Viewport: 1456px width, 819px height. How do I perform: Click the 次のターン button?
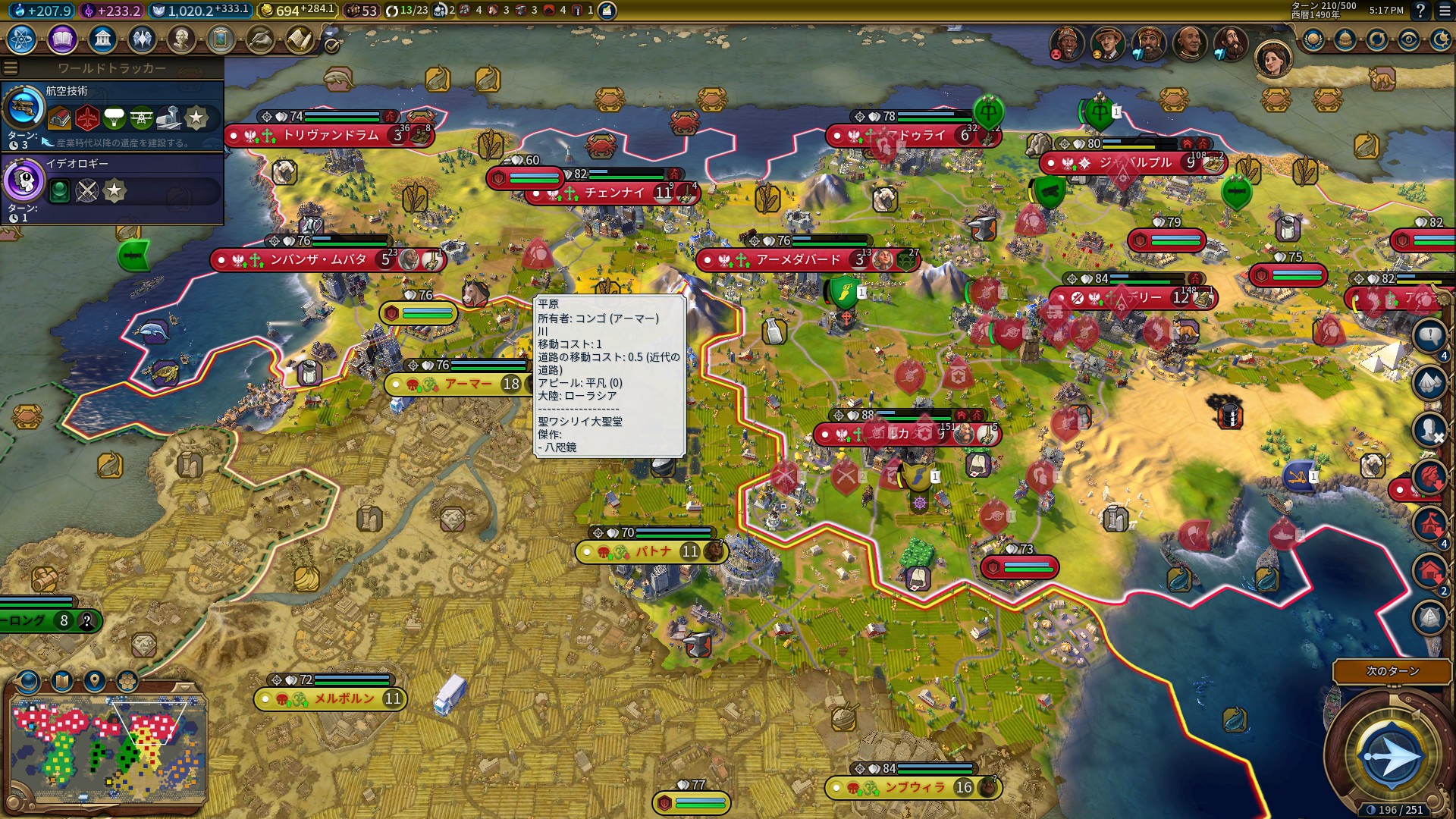[x=1392, y=671]
